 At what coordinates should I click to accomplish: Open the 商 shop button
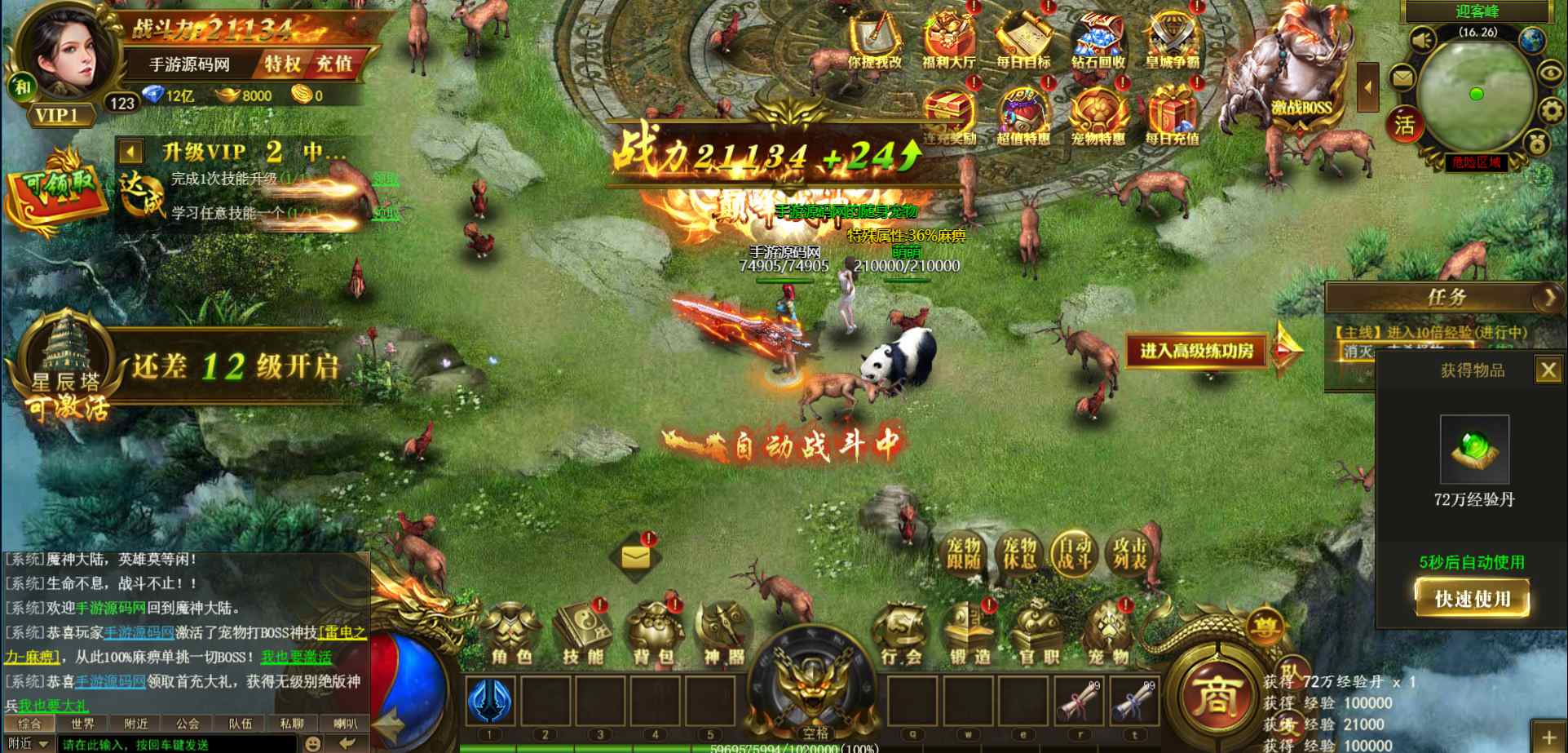coord(1215,696)
